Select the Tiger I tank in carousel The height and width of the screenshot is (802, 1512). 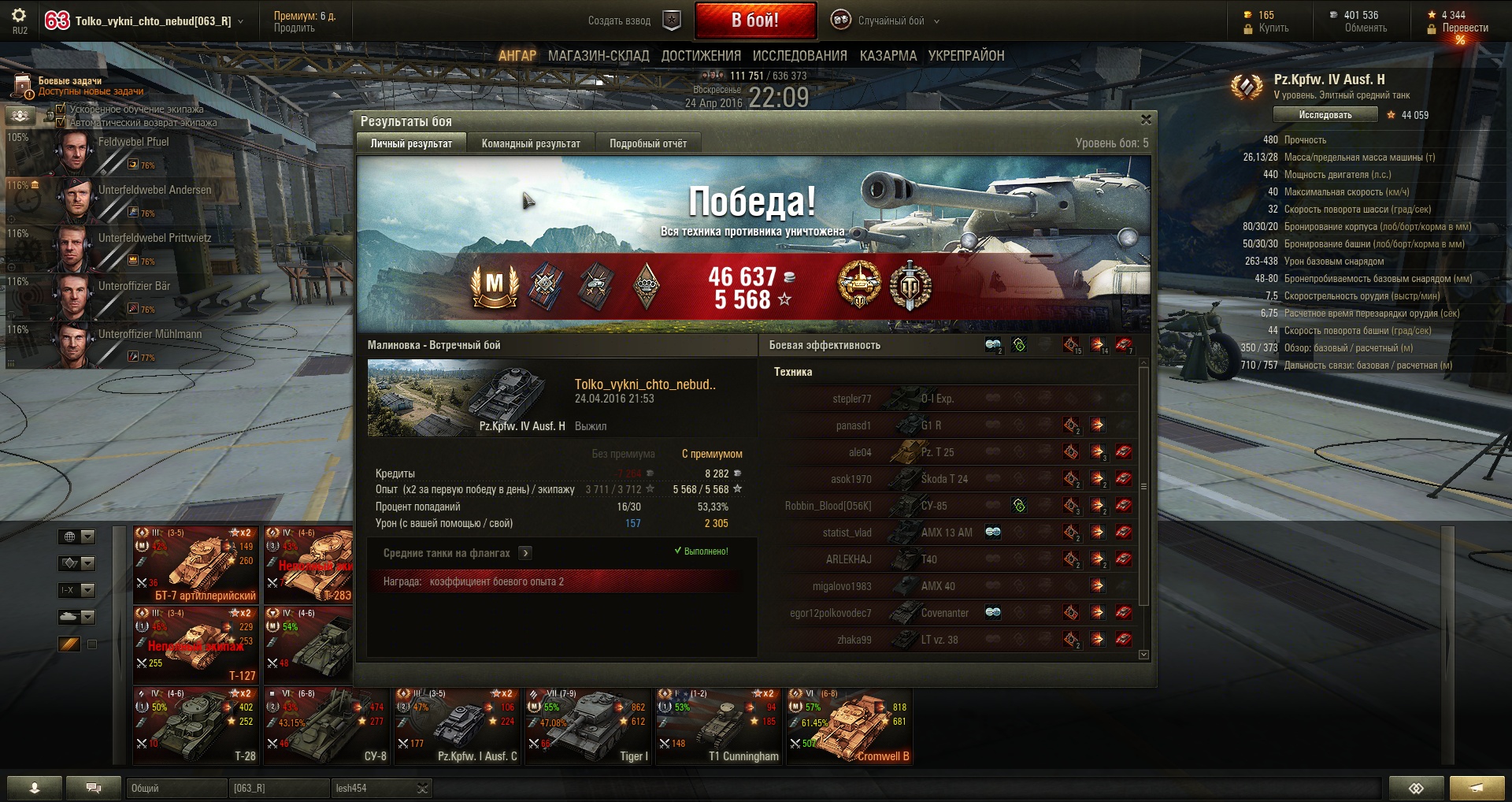(x=588, y=726)
